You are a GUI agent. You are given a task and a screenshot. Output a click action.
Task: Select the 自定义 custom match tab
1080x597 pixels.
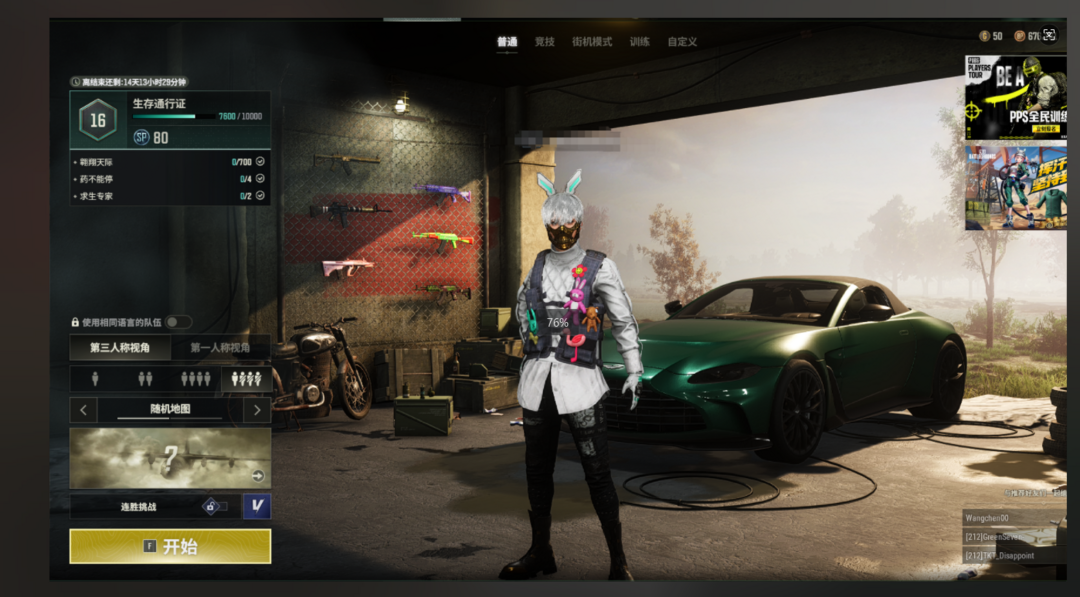[x=682, y=42]
